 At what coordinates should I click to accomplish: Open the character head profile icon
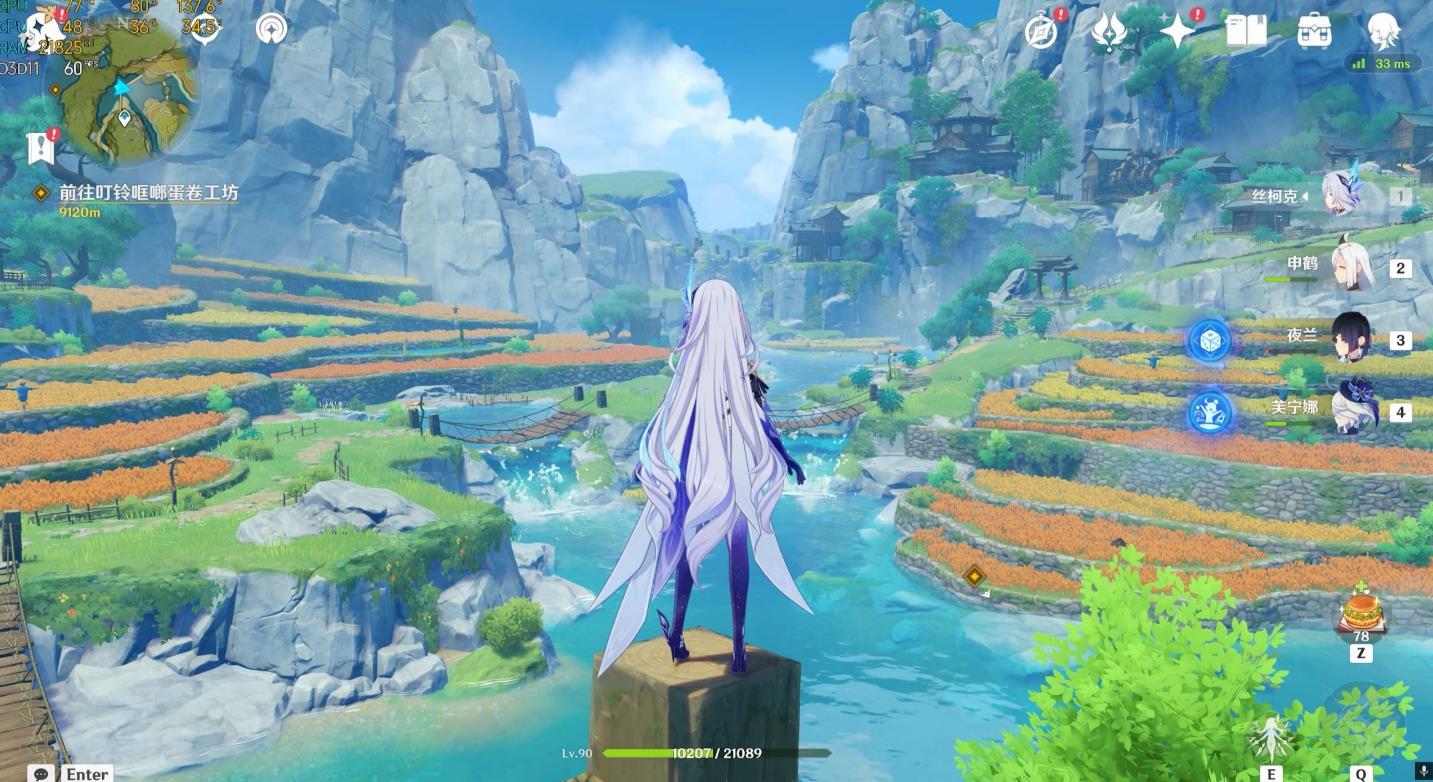point(1383,31)
